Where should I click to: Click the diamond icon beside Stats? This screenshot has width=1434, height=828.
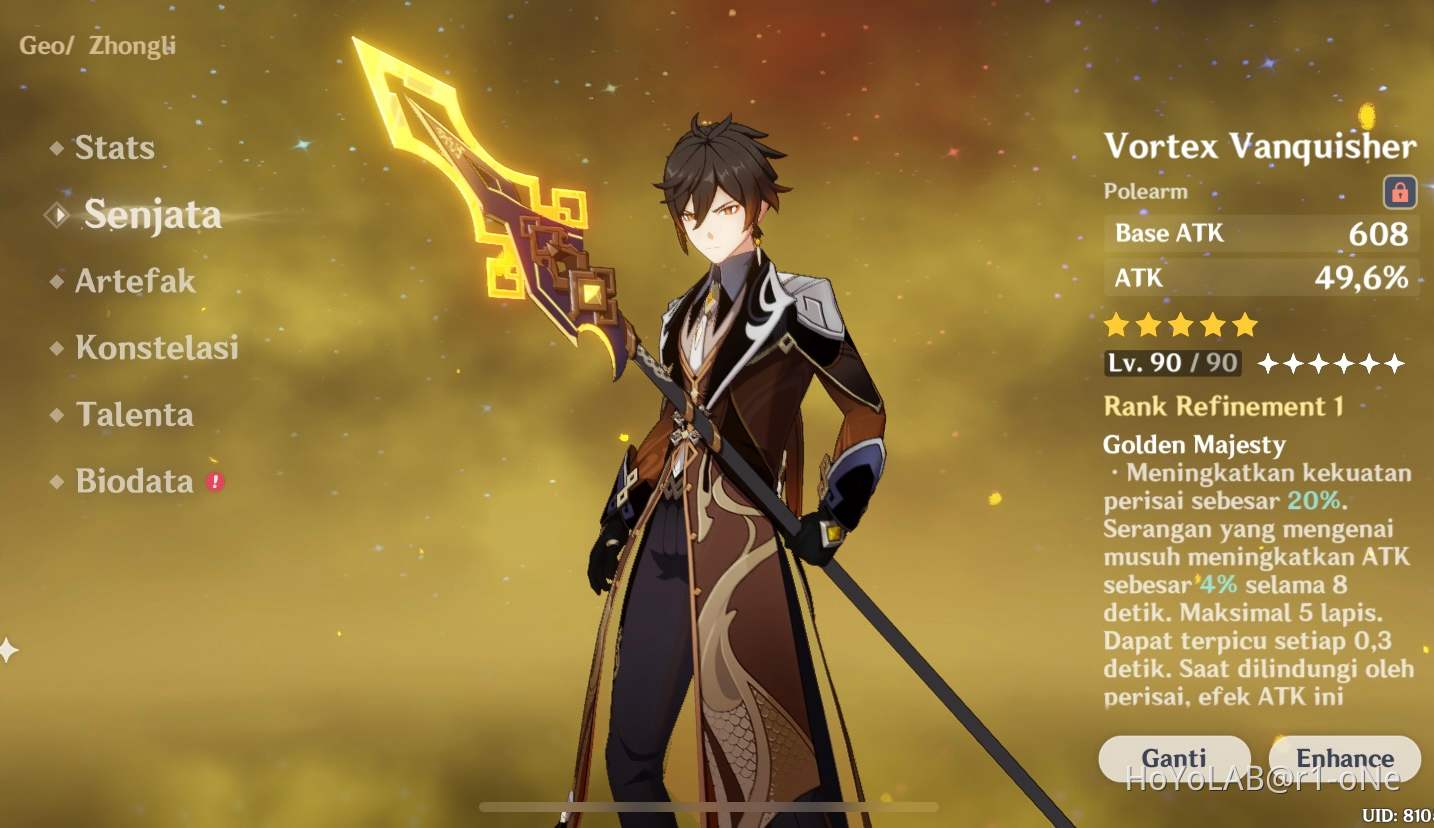(58, 148)
